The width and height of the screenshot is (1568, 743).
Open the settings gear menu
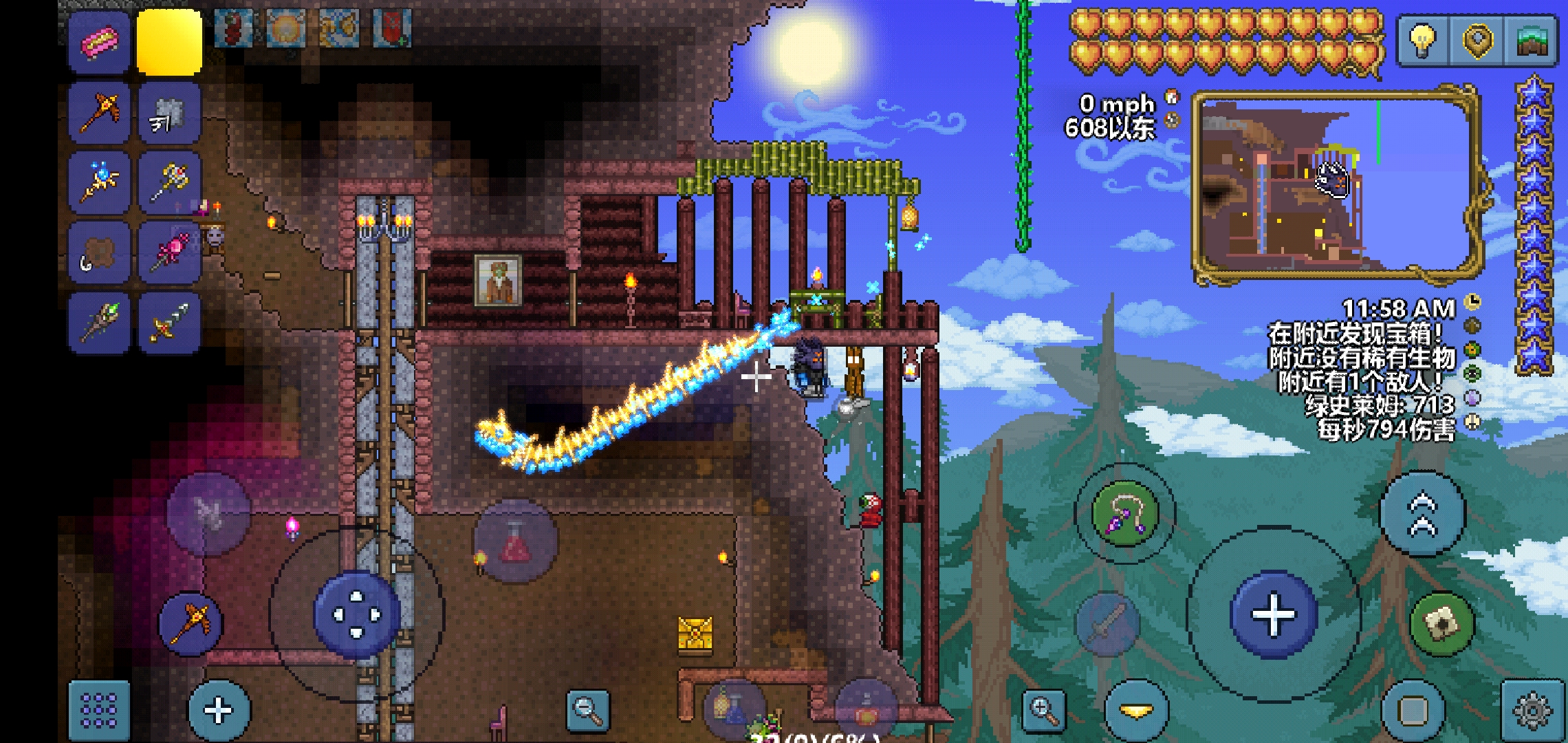(1533, 710)
